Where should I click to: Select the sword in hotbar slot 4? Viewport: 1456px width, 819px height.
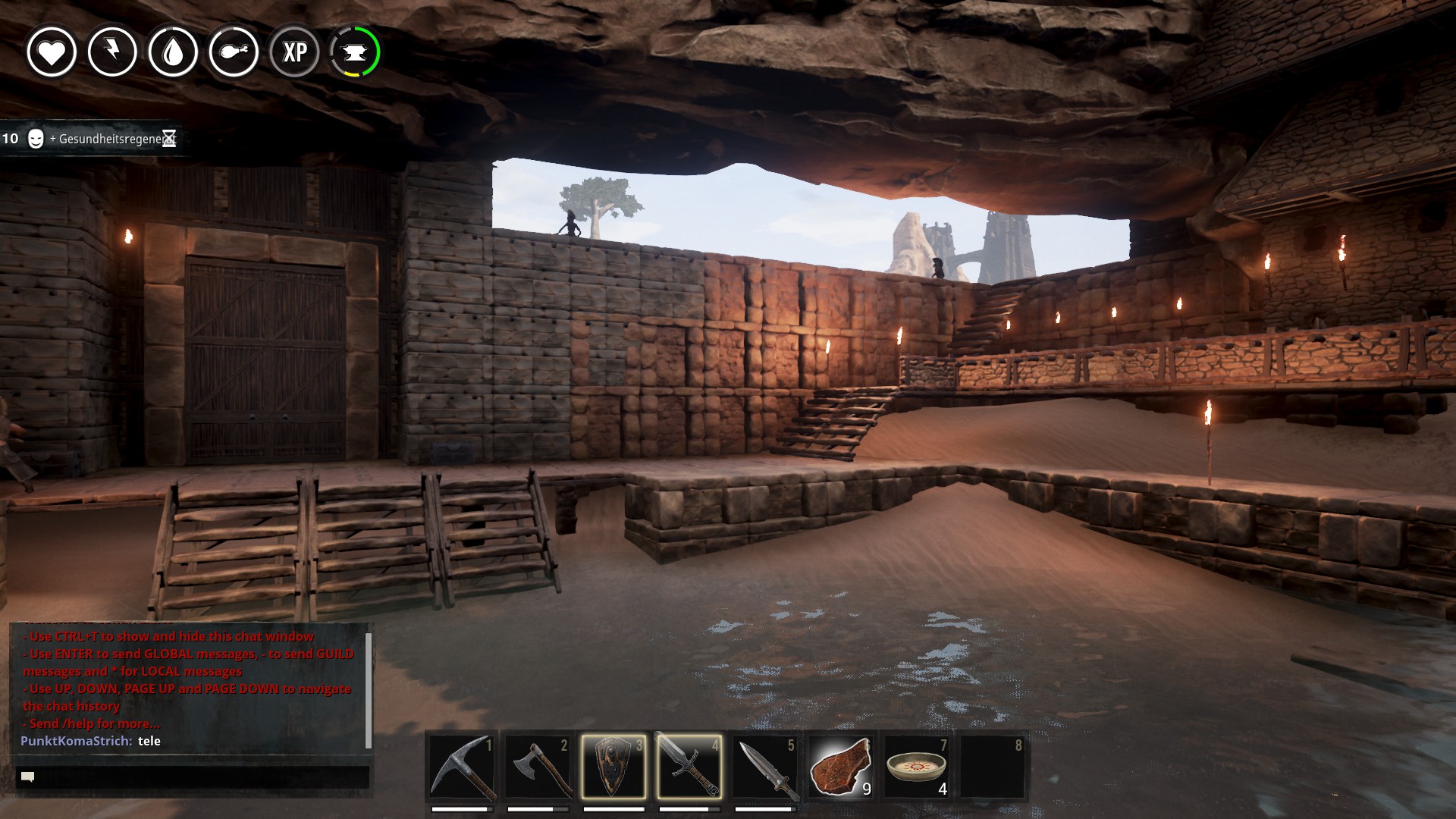[689, 767]
